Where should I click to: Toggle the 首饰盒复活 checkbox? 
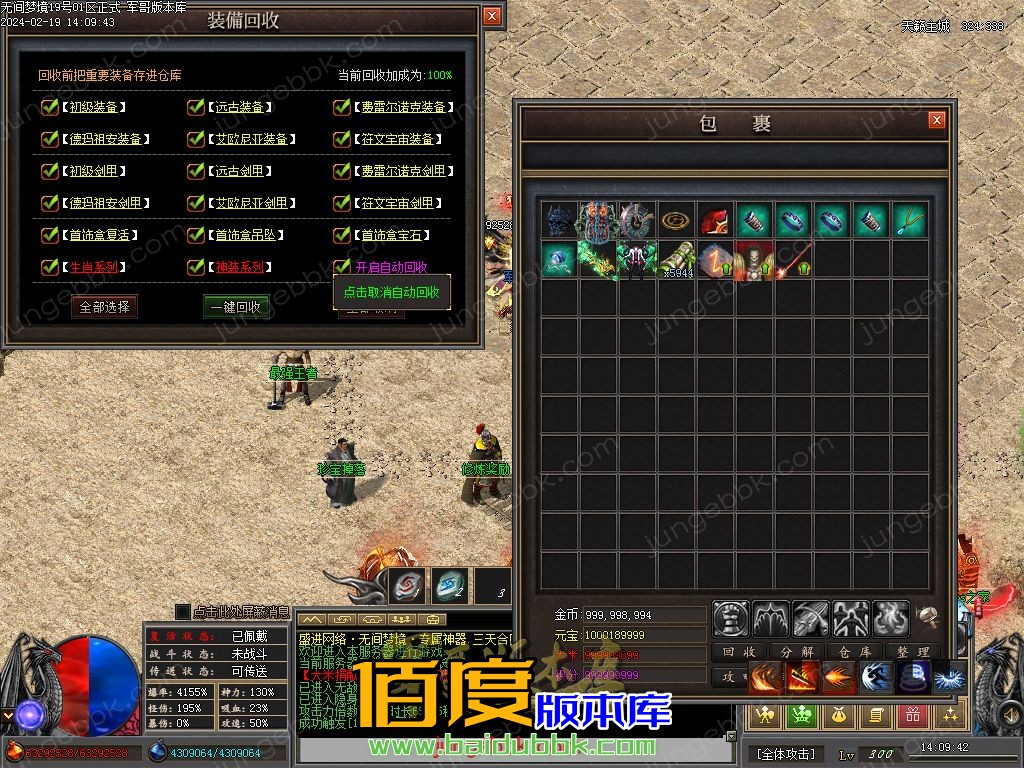point(50,235)
